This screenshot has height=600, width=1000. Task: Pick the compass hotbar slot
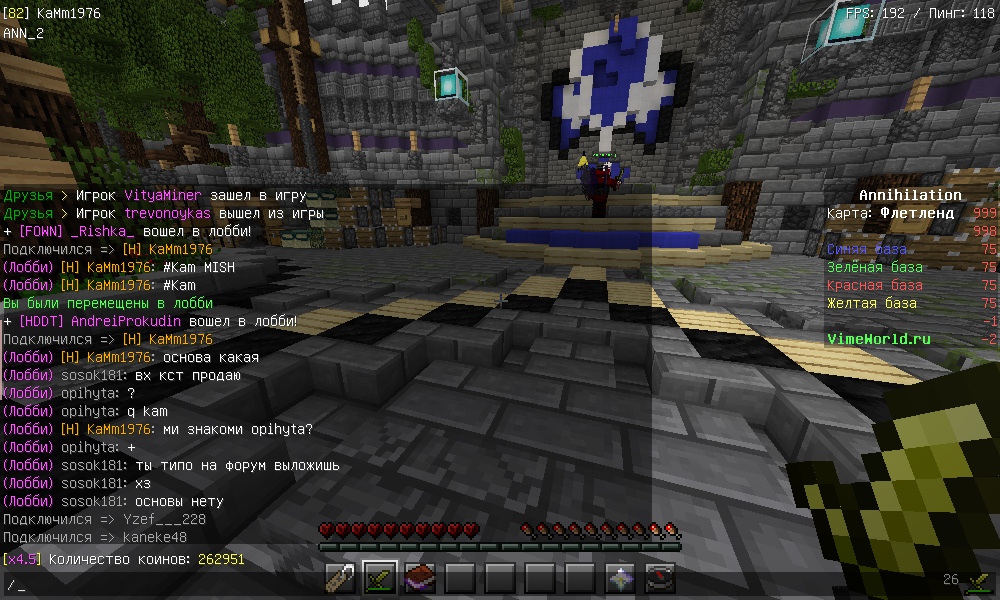coord(660,578)
